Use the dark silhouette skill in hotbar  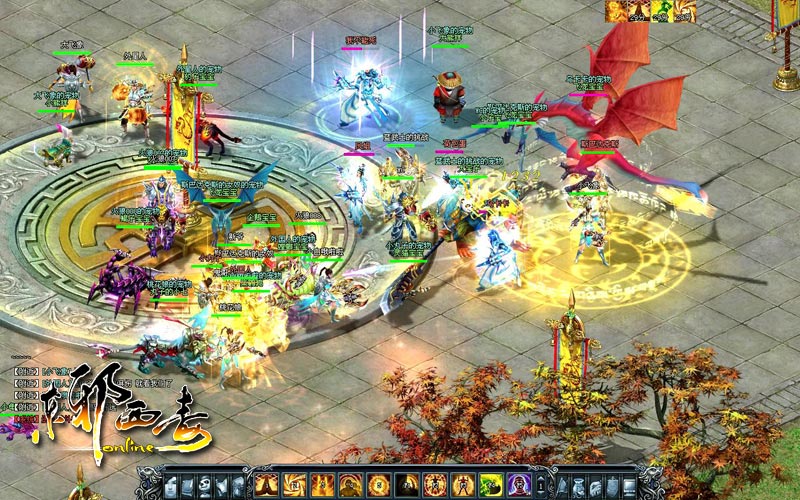coord(406,484)
